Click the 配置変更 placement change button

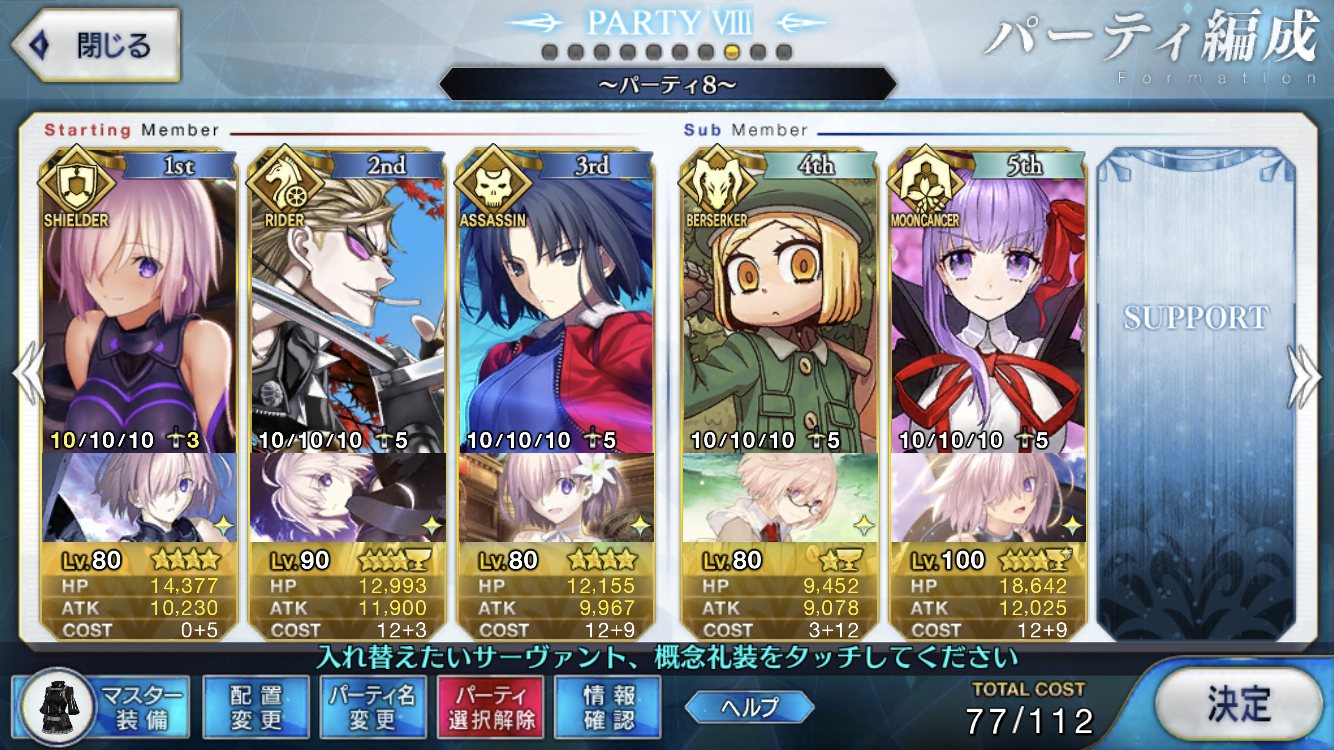(255, 707)
